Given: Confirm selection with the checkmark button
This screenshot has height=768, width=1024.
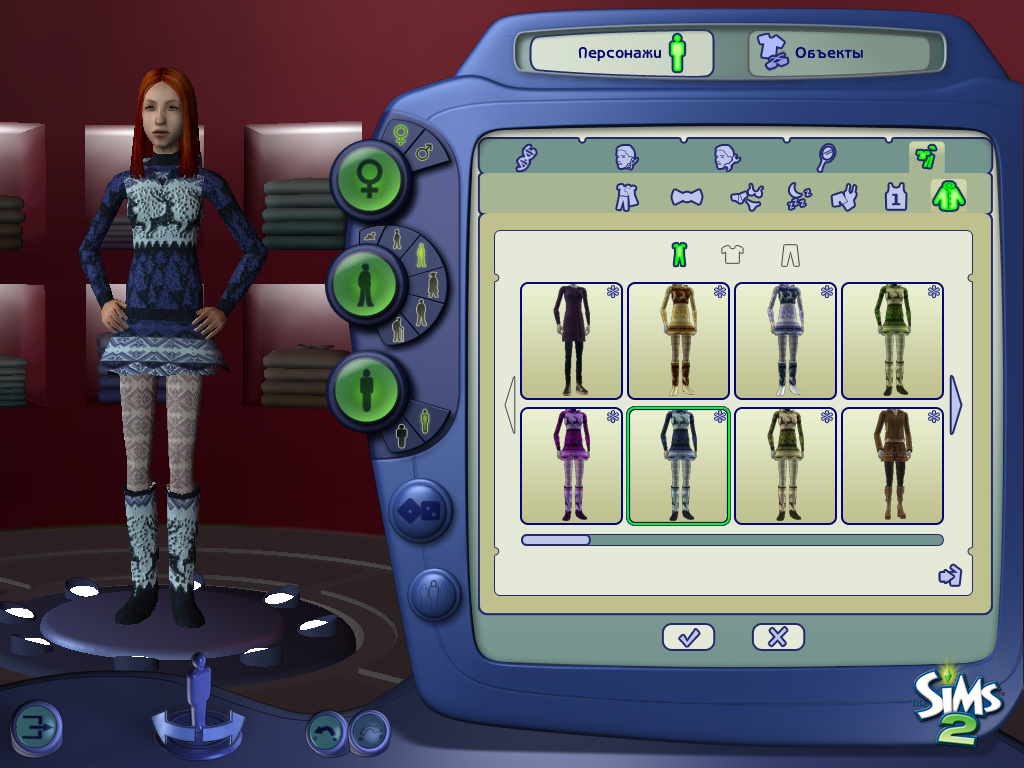Looking at the screenshot, I should coord(688,637).
